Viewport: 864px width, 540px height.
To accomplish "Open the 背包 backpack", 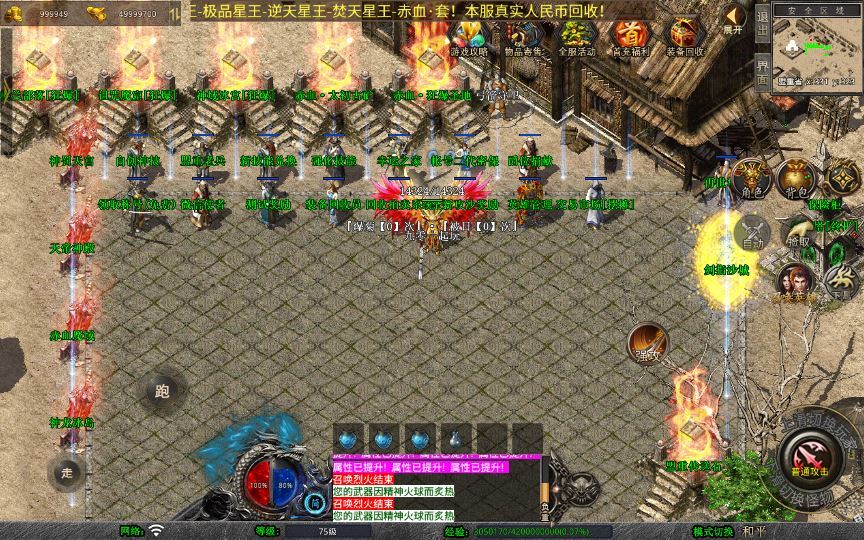I will 795,178.
